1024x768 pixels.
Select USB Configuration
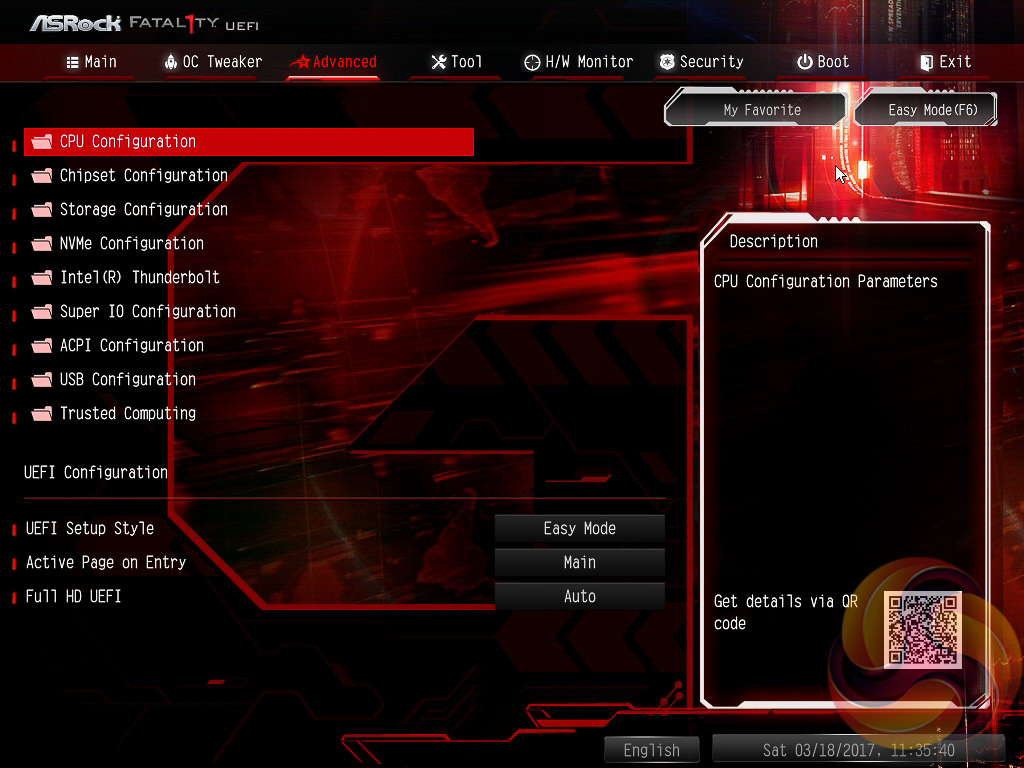tap(127, 380)
